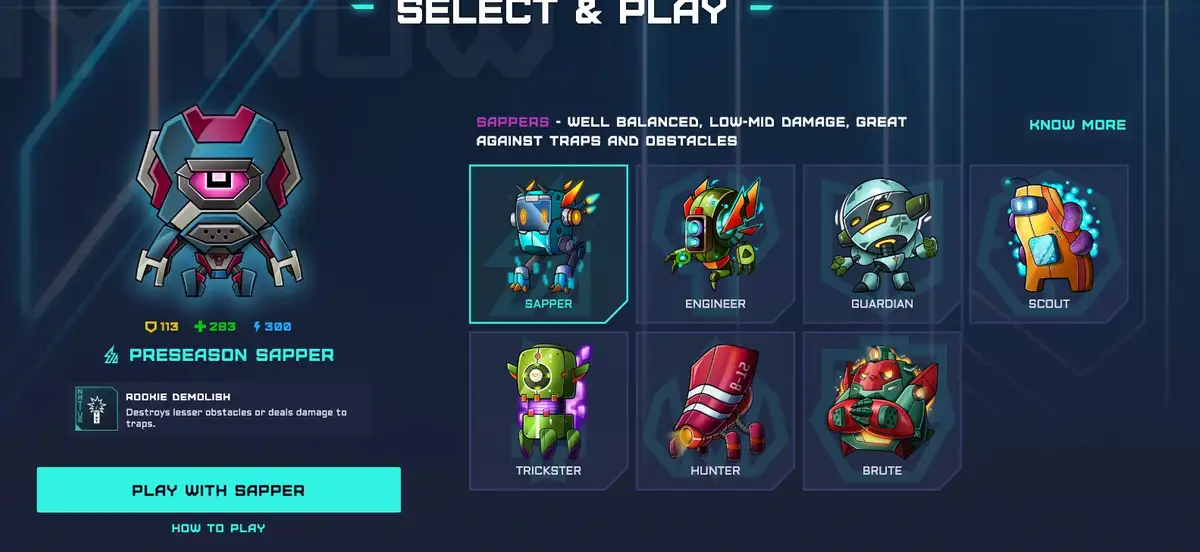Pick the Hunter character tile
The image size is (1200, 552).
[715, 410]
